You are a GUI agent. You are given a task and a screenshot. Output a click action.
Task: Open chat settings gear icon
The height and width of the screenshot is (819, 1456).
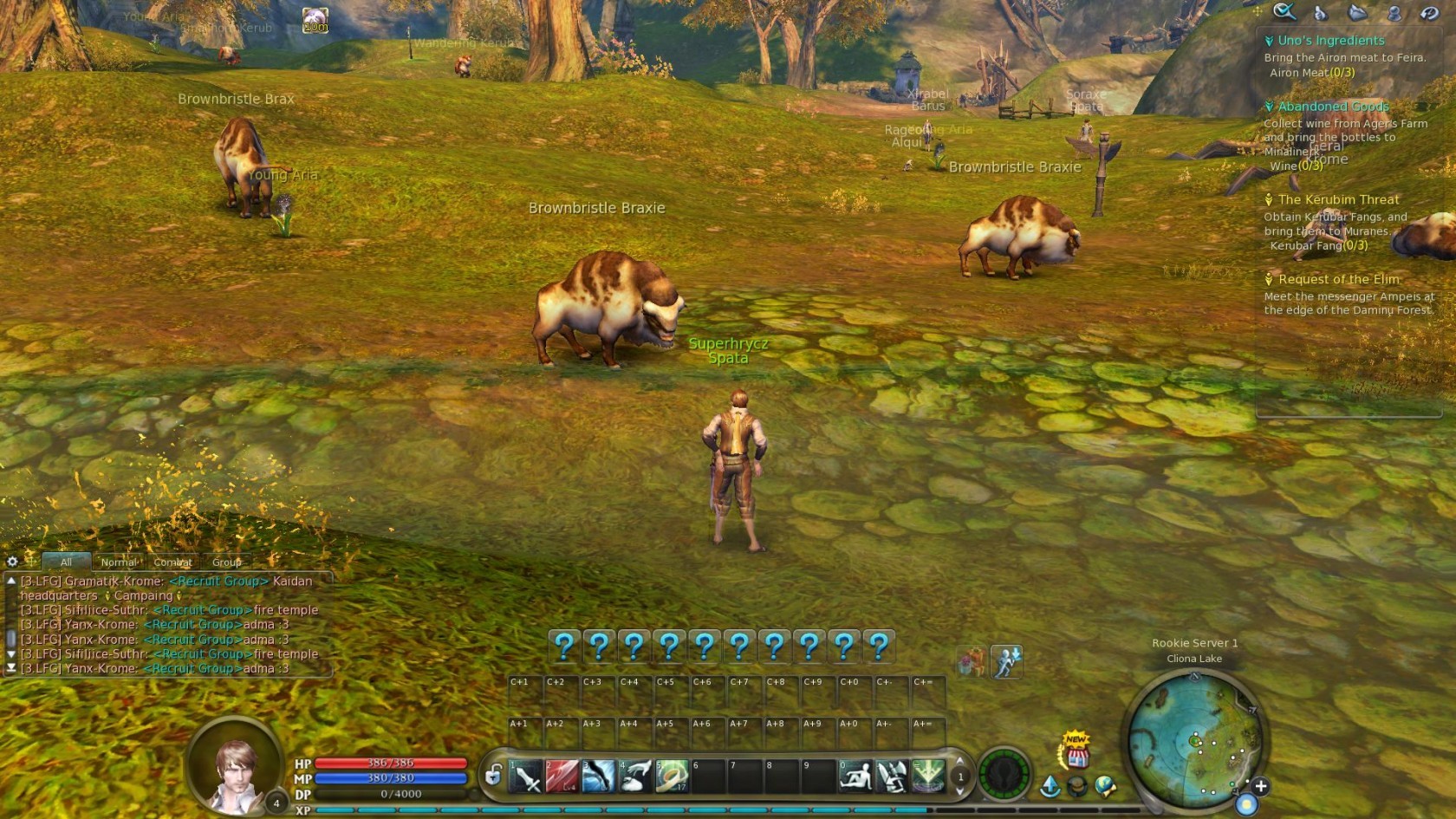pyautogui.click(x=12, y=562)
